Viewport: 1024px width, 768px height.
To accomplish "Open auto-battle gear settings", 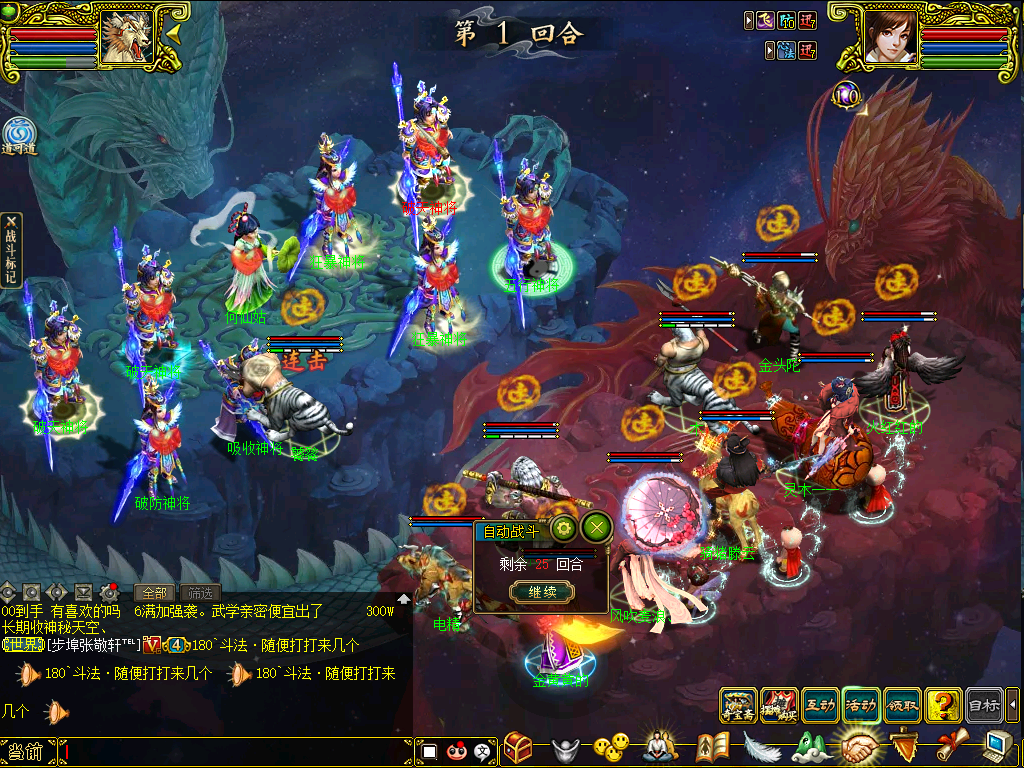I will [x=563, y=528].
